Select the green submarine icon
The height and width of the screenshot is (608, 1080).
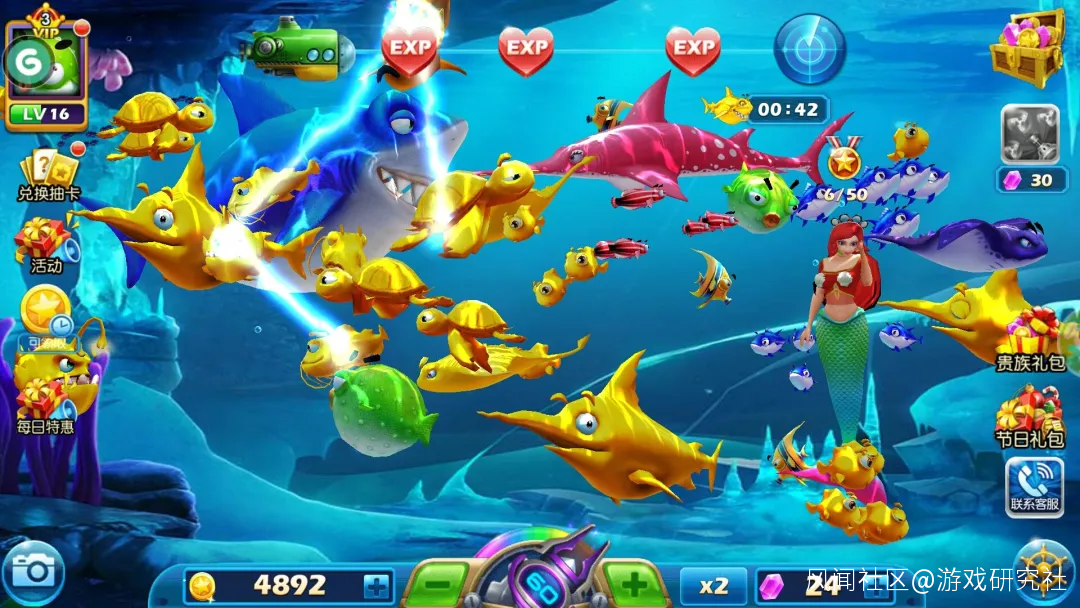tap(297, 49)
